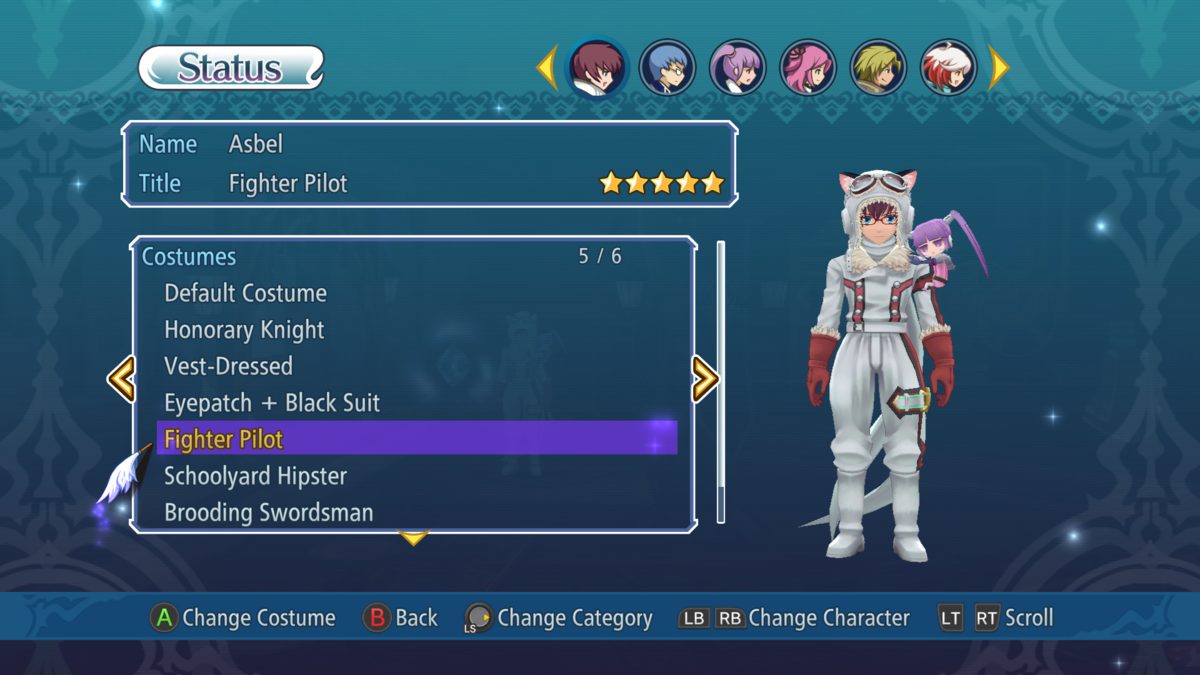Click the costume list scrollbar
Image resolution: width=1200 pixels, height=675 pixels.
721,380
